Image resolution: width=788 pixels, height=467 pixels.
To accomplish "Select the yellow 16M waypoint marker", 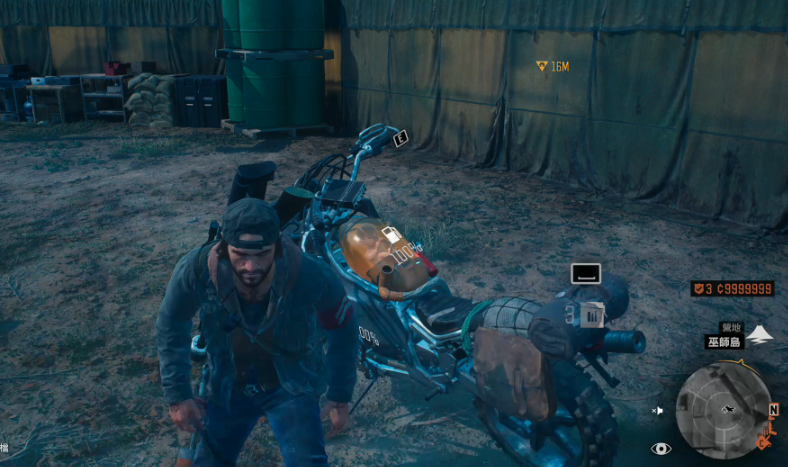I will (541, 66).
